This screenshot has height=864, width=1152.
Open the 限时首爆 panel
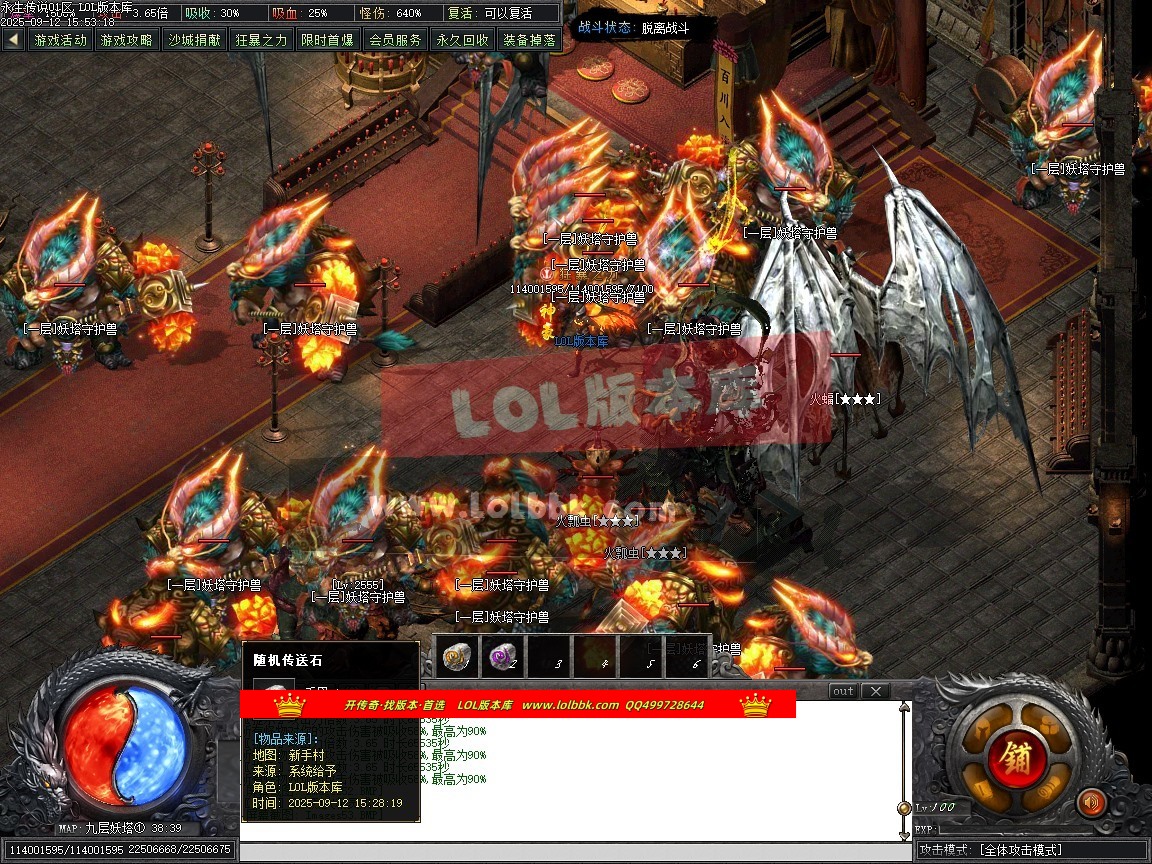[x=327, y=40]
